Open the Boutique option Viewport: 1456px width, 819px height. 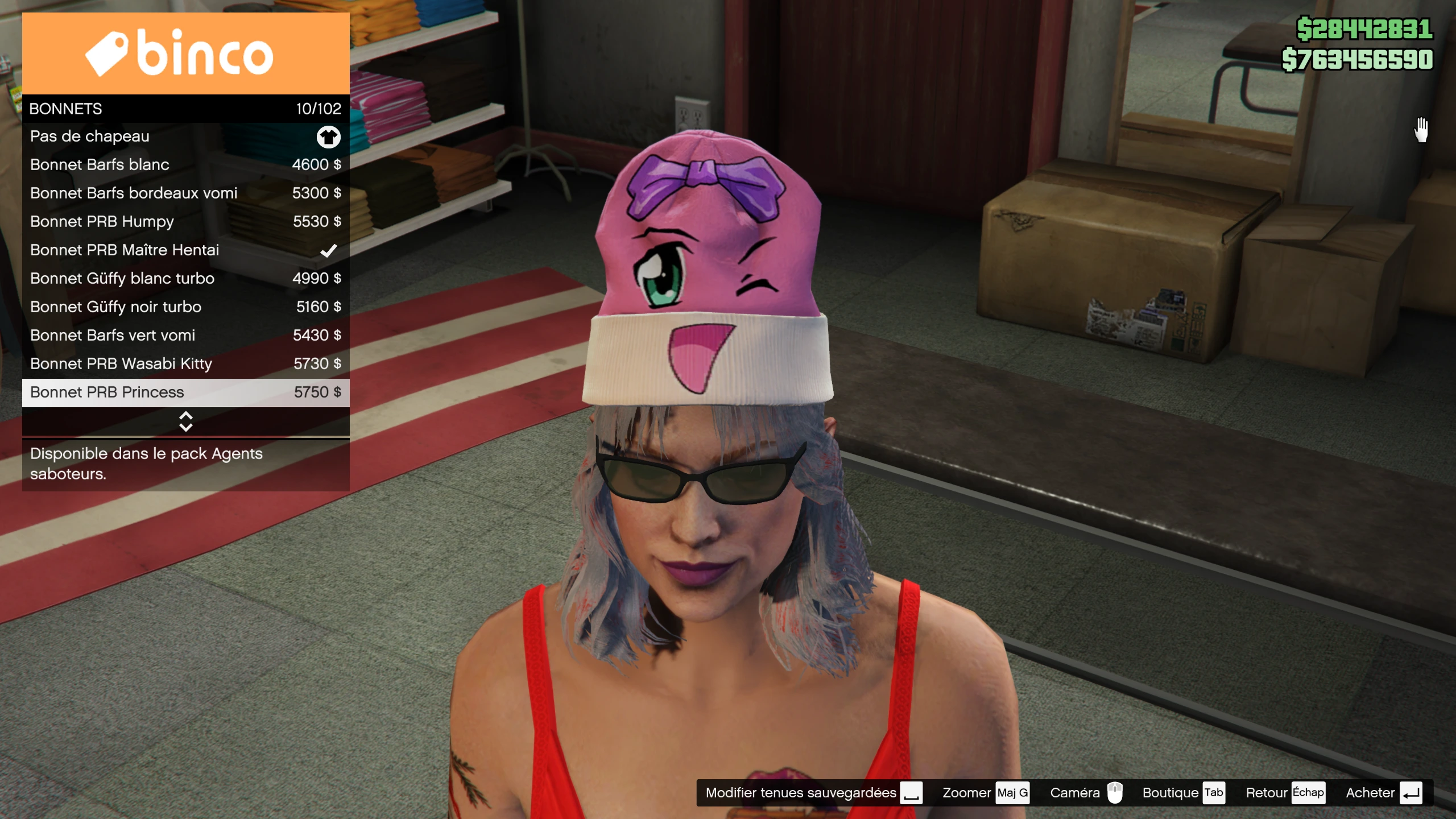pos(1183,793)
